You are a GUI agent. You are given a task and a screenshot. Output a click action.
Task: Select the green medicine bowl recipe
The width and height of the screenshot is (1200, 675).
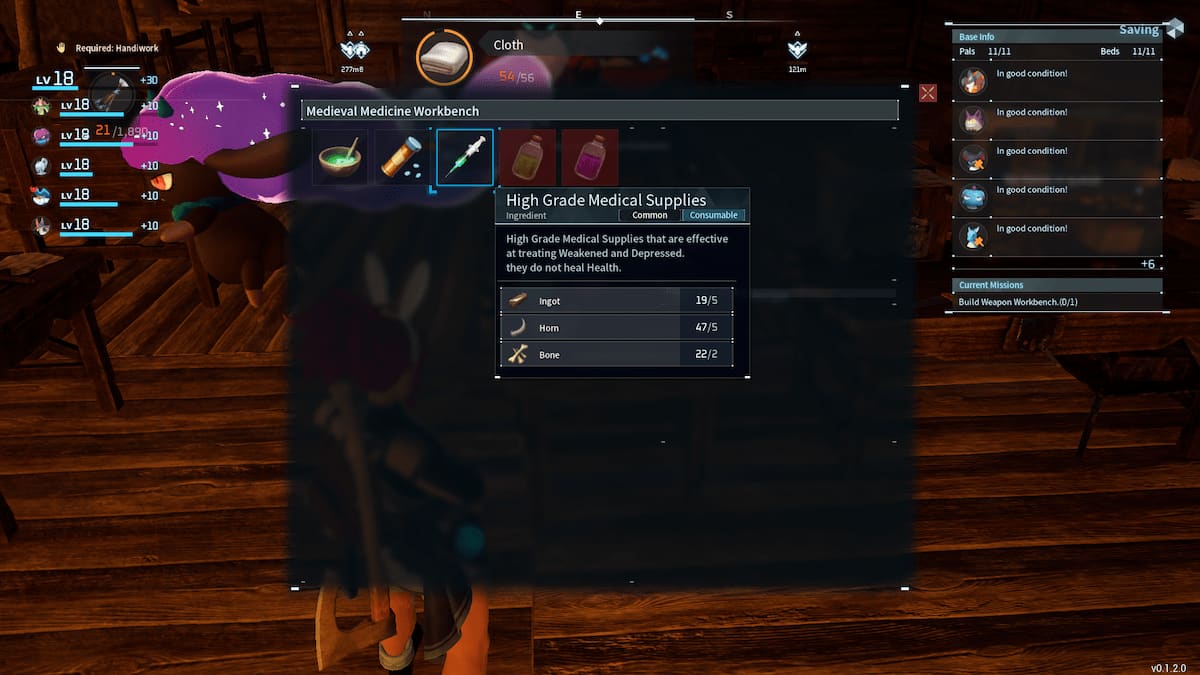click(340, 158)
